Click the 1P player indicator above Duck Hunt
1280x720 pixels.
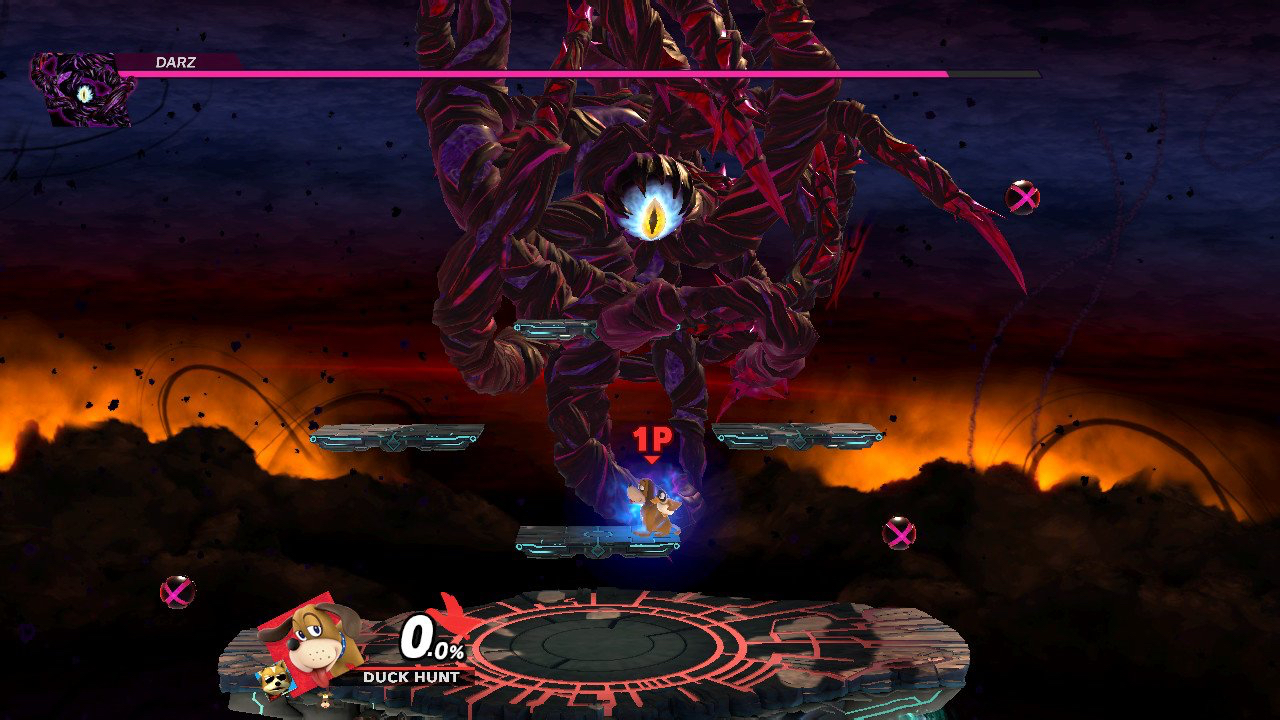coord(650,441)
